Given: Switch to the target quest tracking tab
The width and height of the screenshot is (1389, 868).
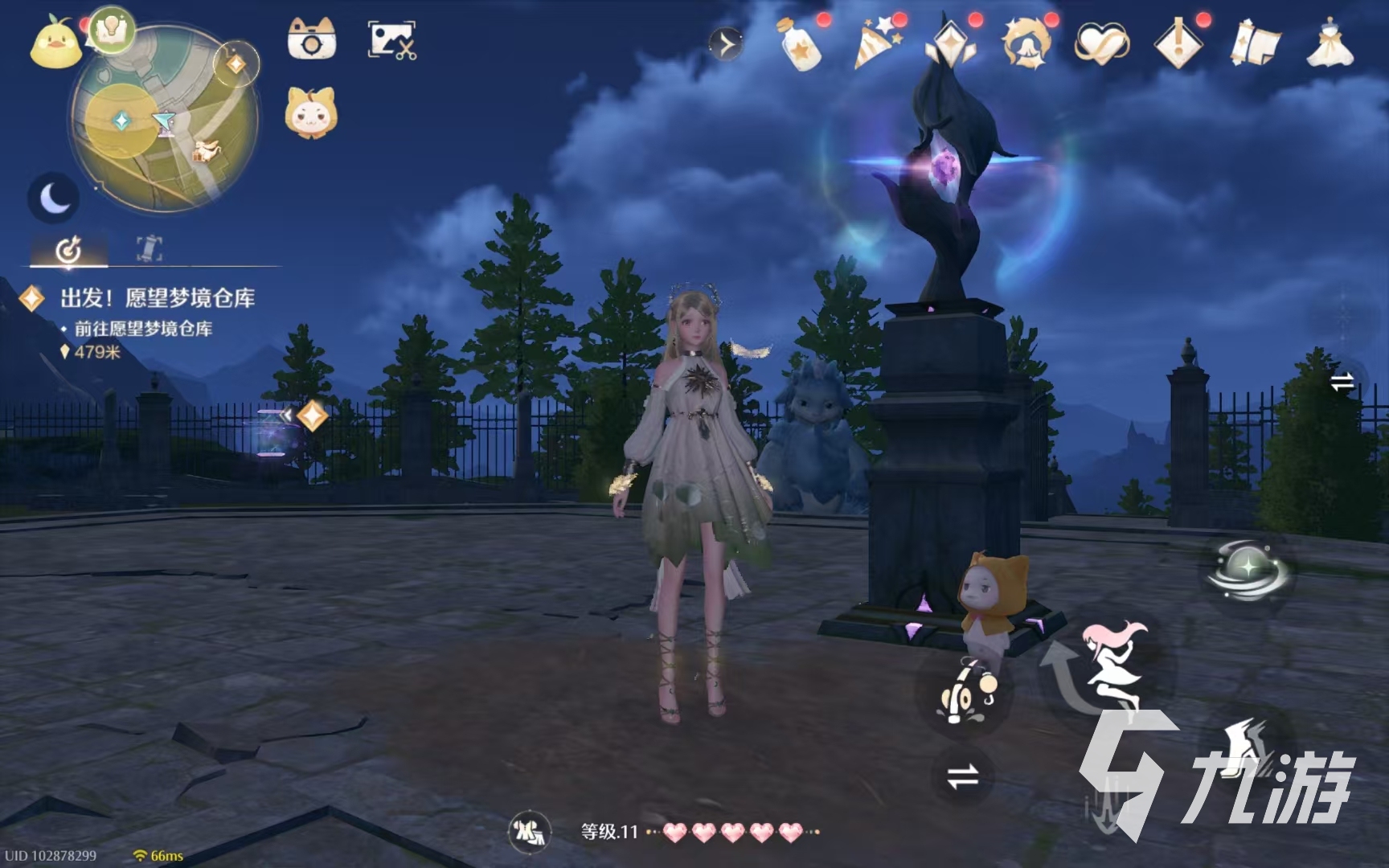Looking at the screenshot, I should point(68,249).
